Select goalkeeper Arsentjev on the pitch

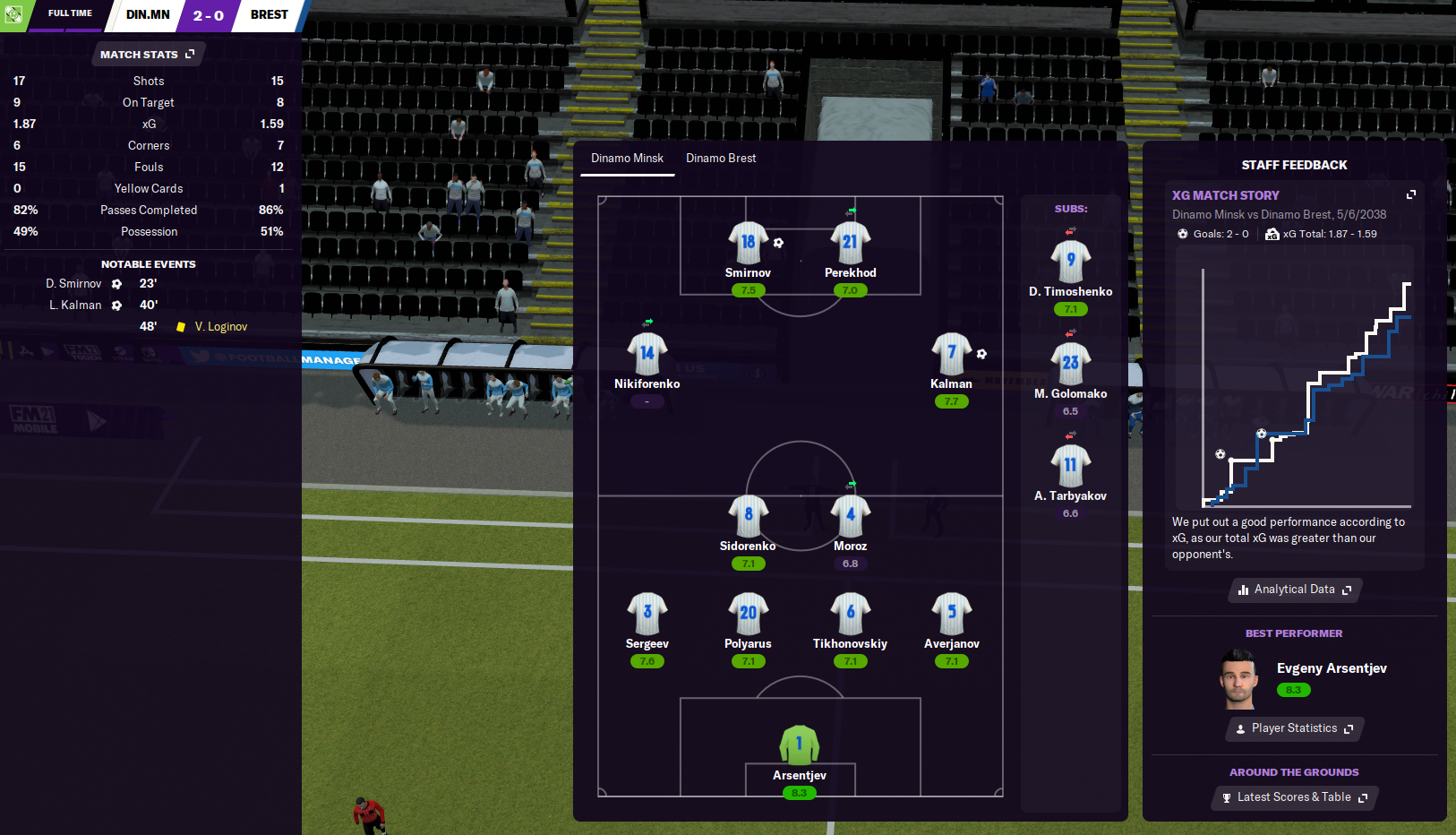click(x=800, y=745)
